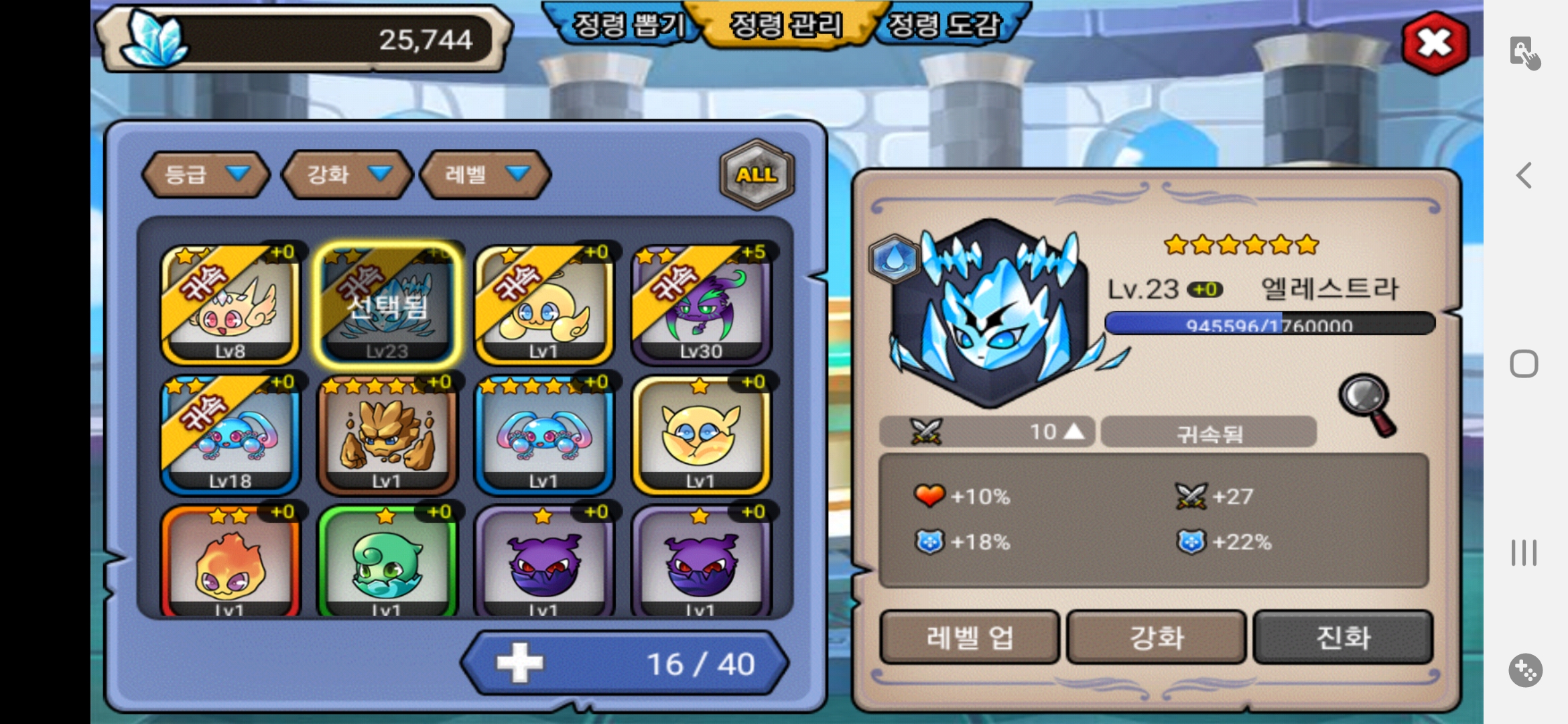Toggle the ALL hexagon filter
Screen dimensions: 1568x724
click(x=757, y=174)
